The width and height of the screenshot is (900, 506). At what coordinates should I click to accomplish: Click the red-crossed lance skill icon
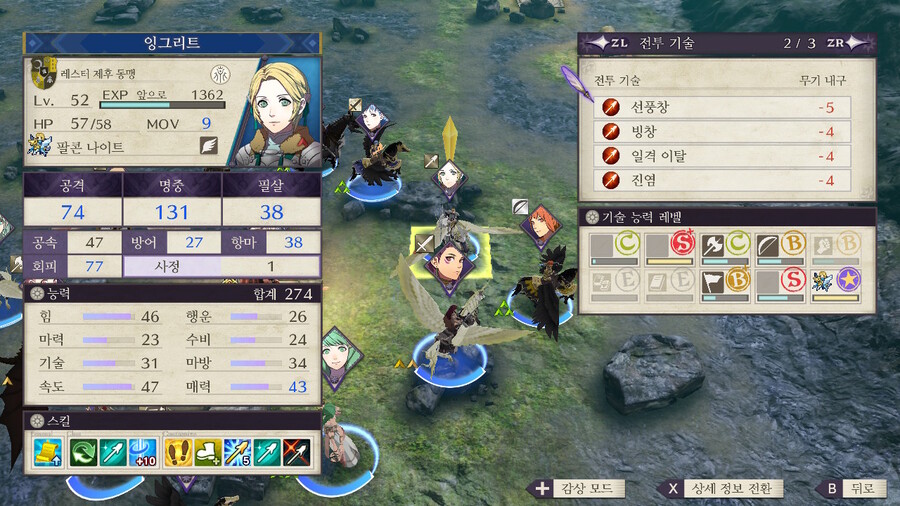(x=298, y=454)
